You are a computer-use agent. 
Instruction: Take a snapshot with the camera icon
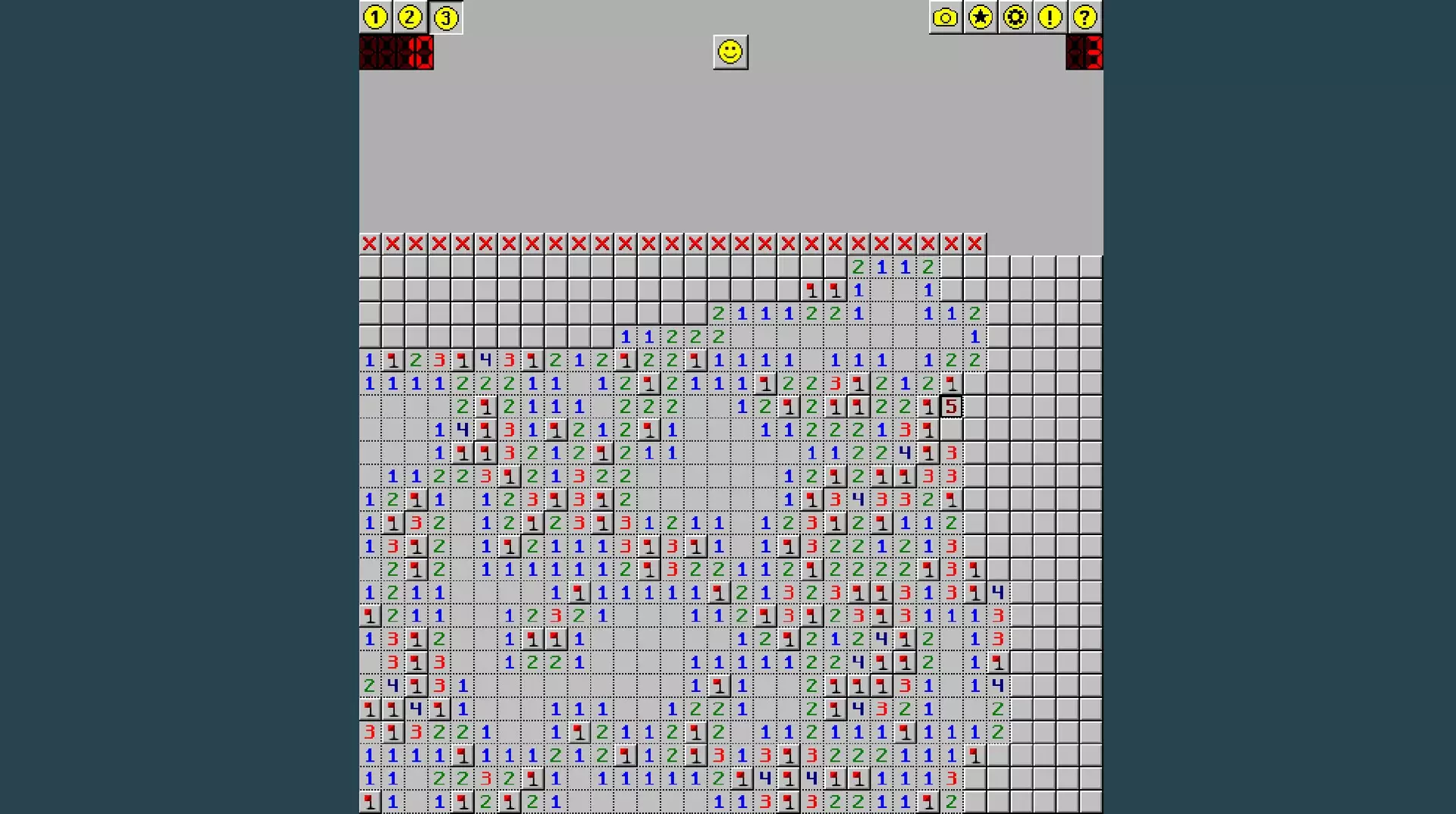coord(943,17)
